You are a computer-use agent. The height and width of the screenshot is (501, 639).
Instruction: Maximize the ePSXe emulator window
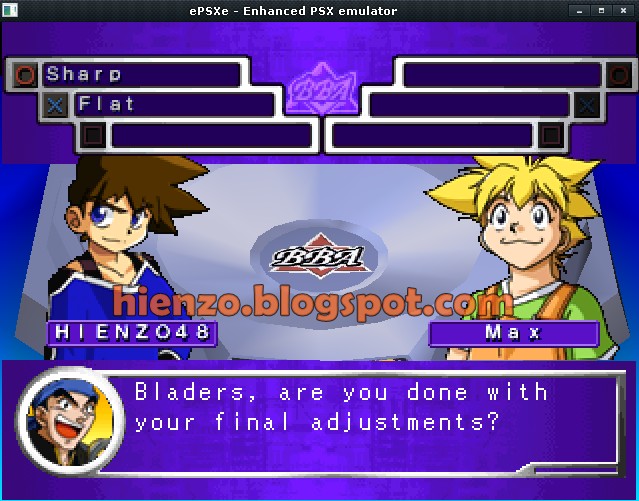[601, 10]
